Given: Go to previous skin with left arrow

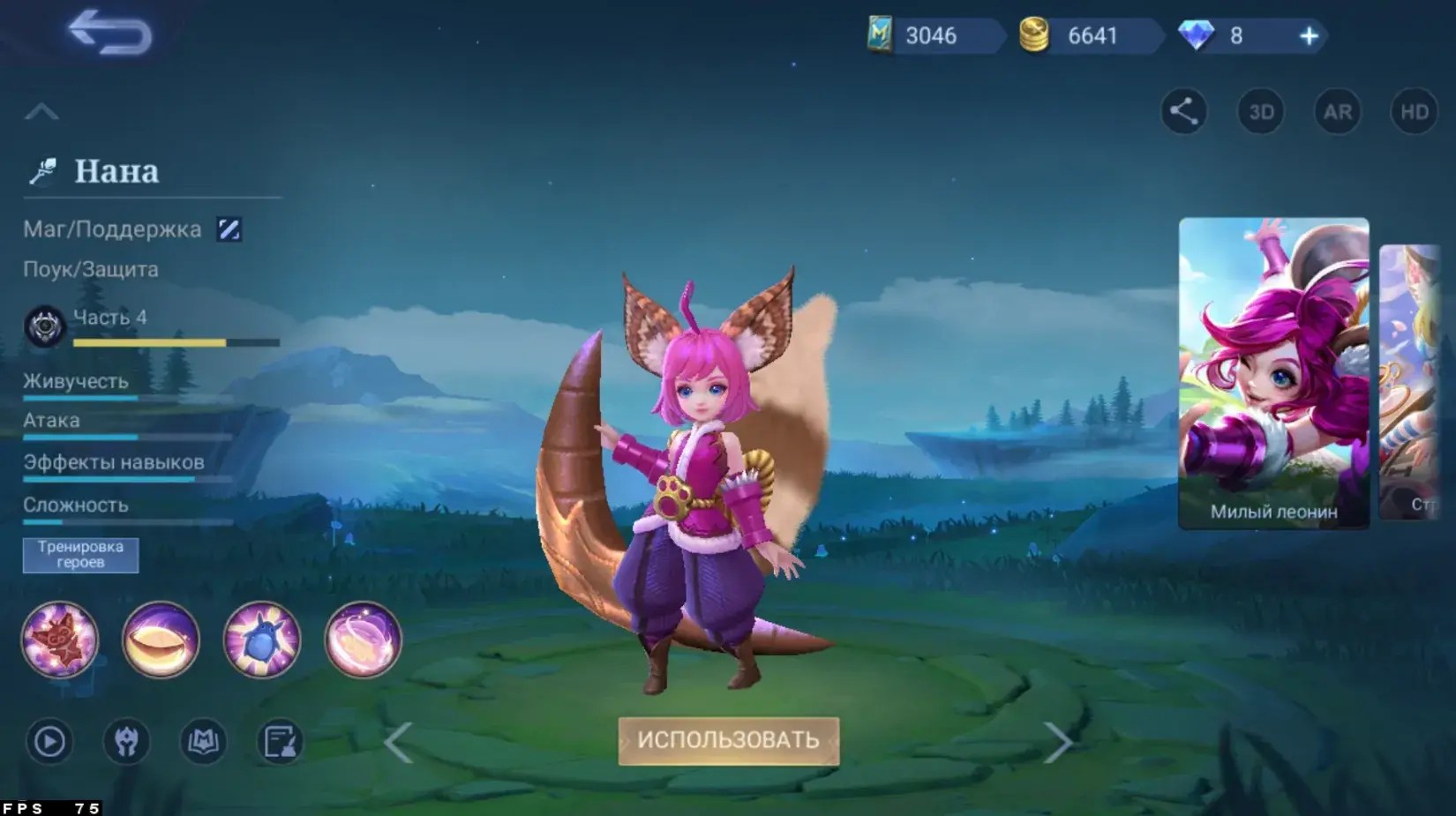Looking at the screenshot, I should (x=399, y=744).
